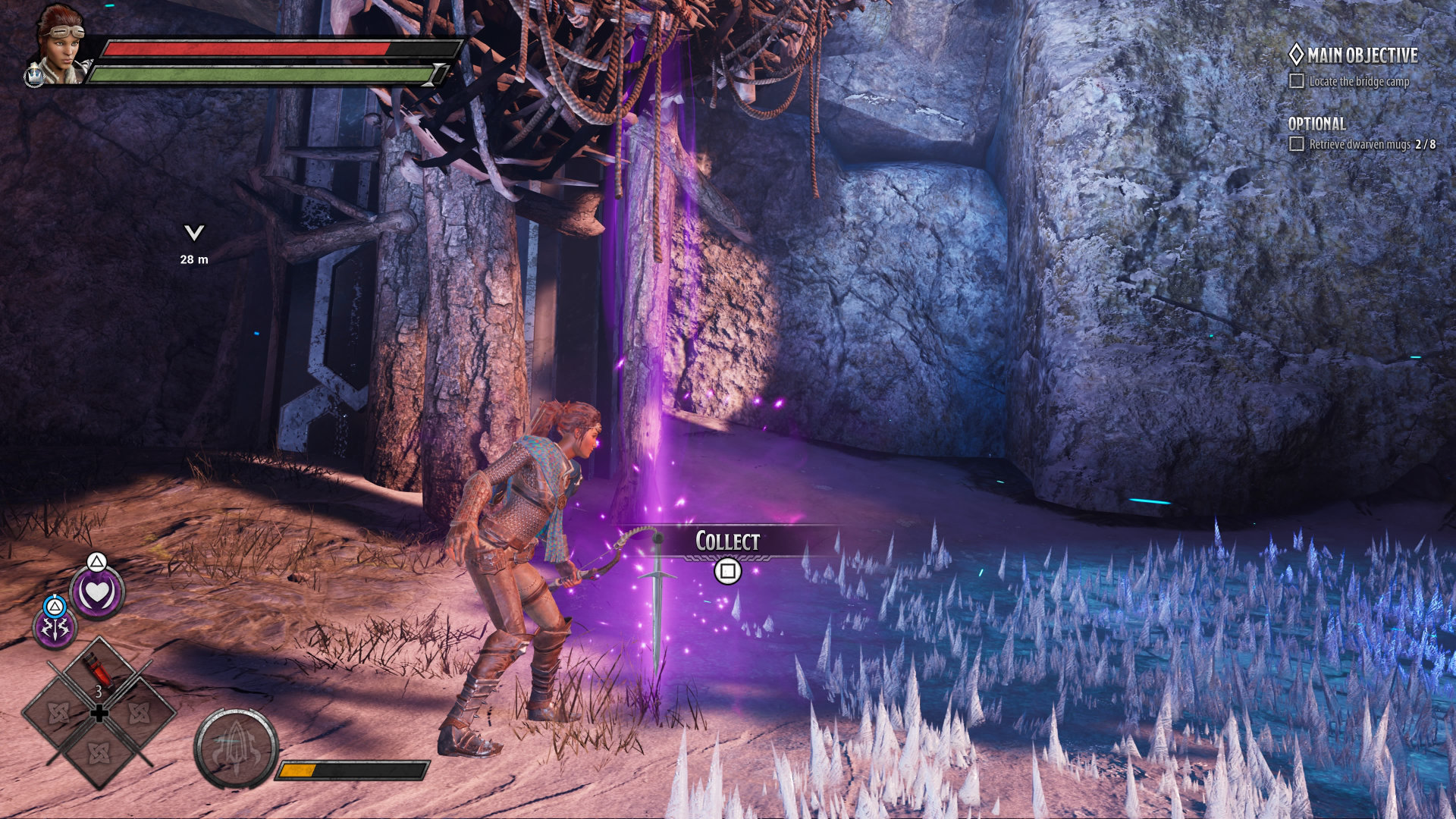The width and height of the screenshot is (1456, 819).
Task: Click the character portrait with goggles
Action: (x=59, y=44)
